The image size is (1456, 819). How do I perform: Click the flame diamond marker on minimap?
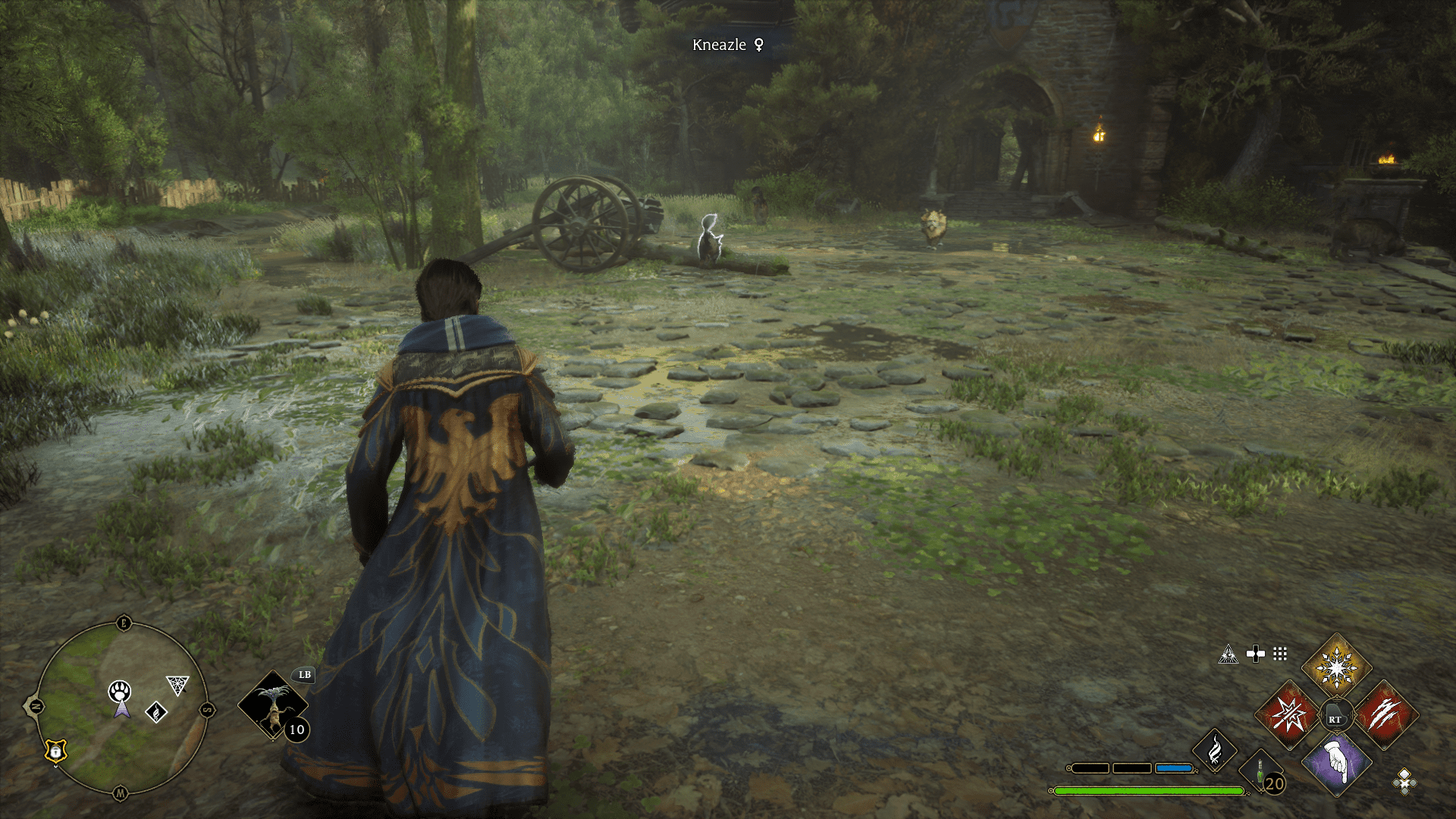(156, 712)
